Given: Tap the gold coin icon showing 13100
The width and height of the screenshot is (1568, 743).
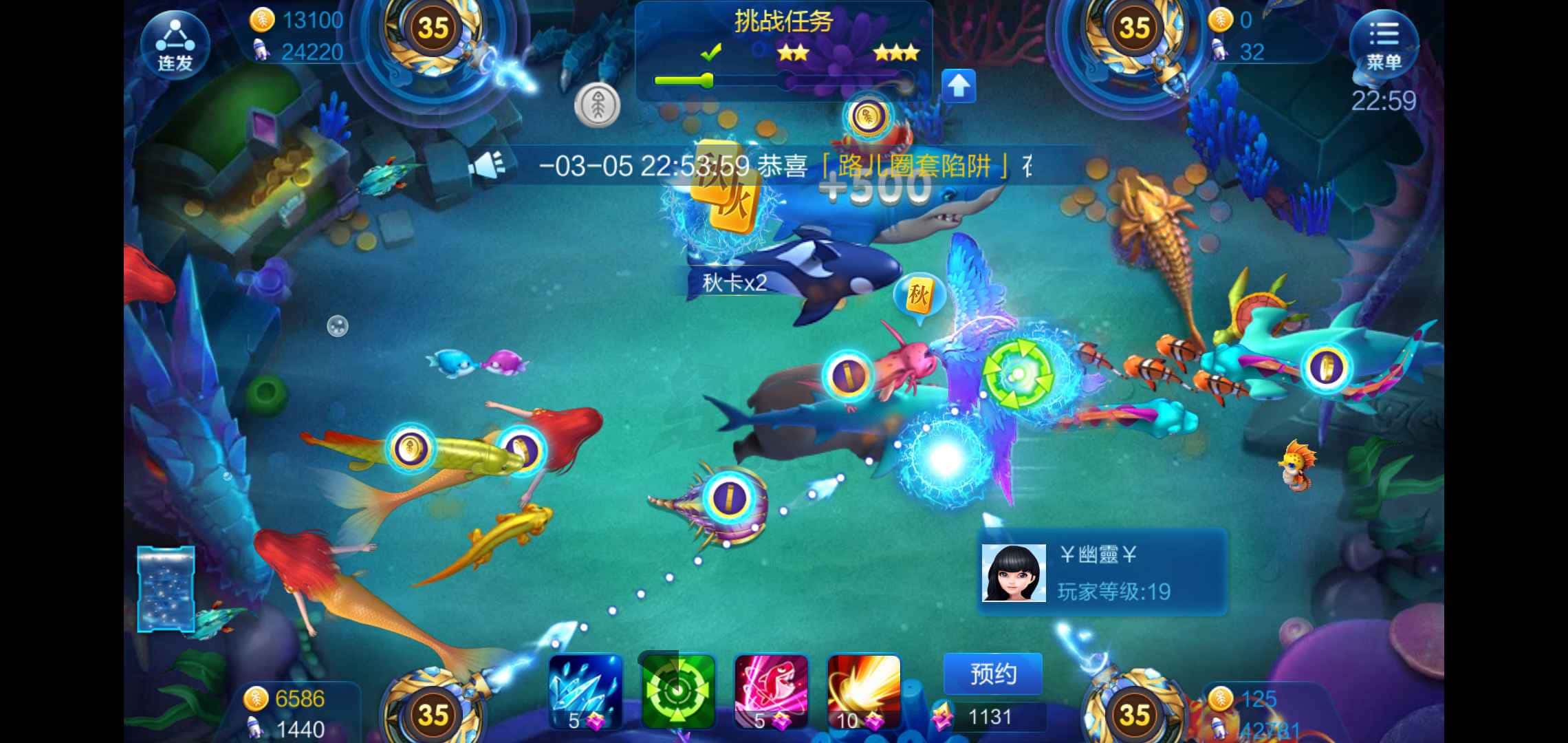Looking at the screenshot, I should point(263,19).
